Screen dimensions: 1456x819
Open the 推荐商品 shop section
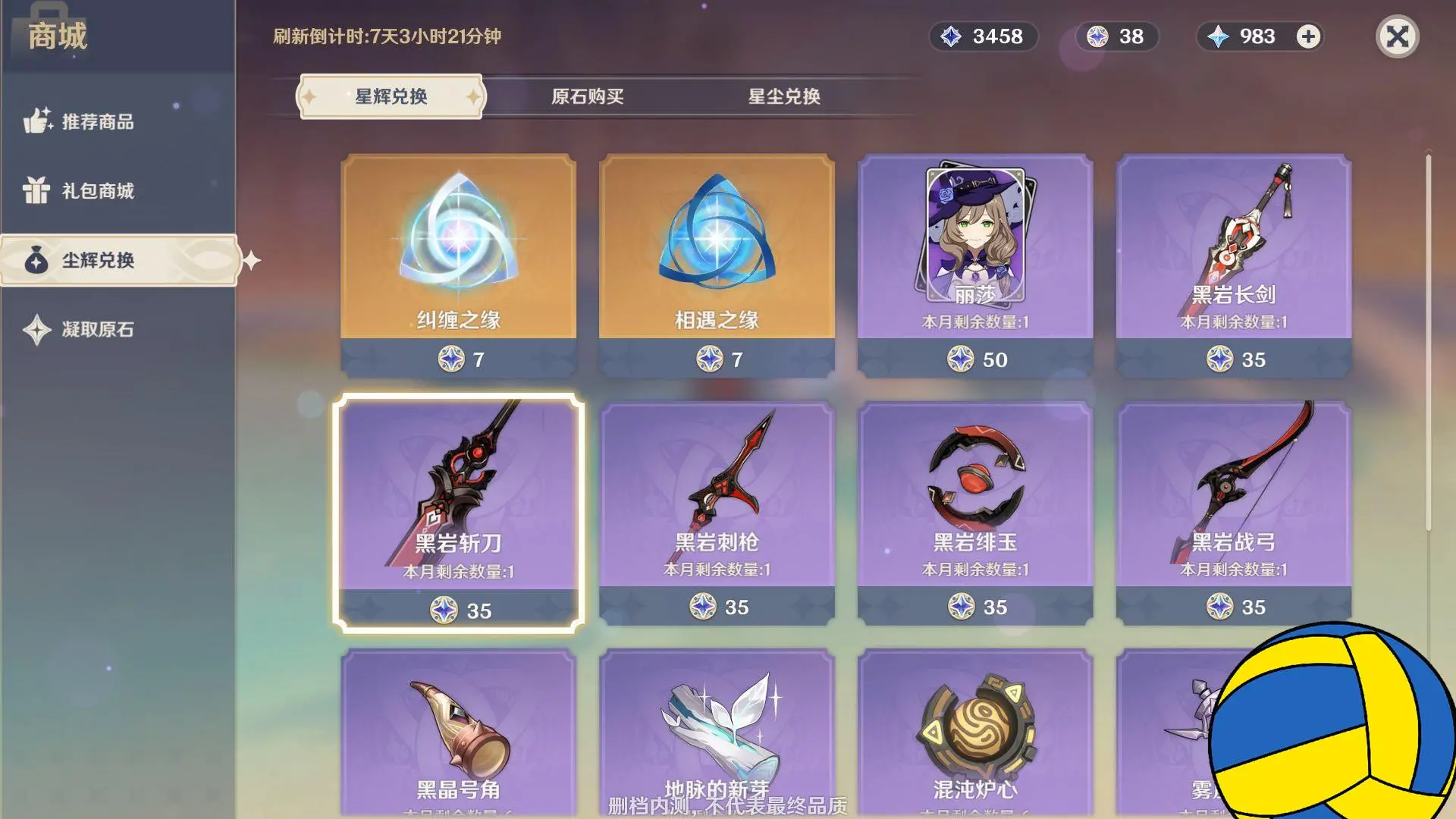pos(97,121)
